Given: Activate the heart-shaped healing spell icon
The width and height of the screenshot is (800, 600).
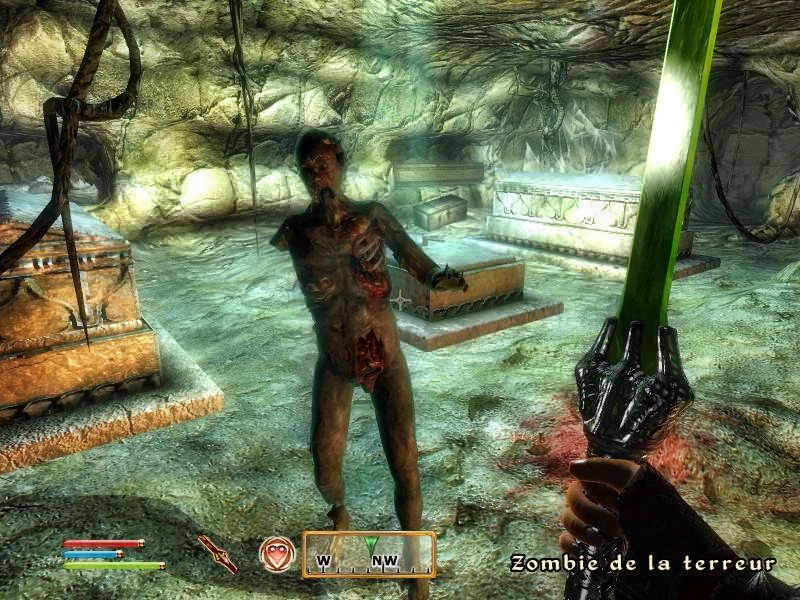Looking at the screenshot, I should coord(277,554).
